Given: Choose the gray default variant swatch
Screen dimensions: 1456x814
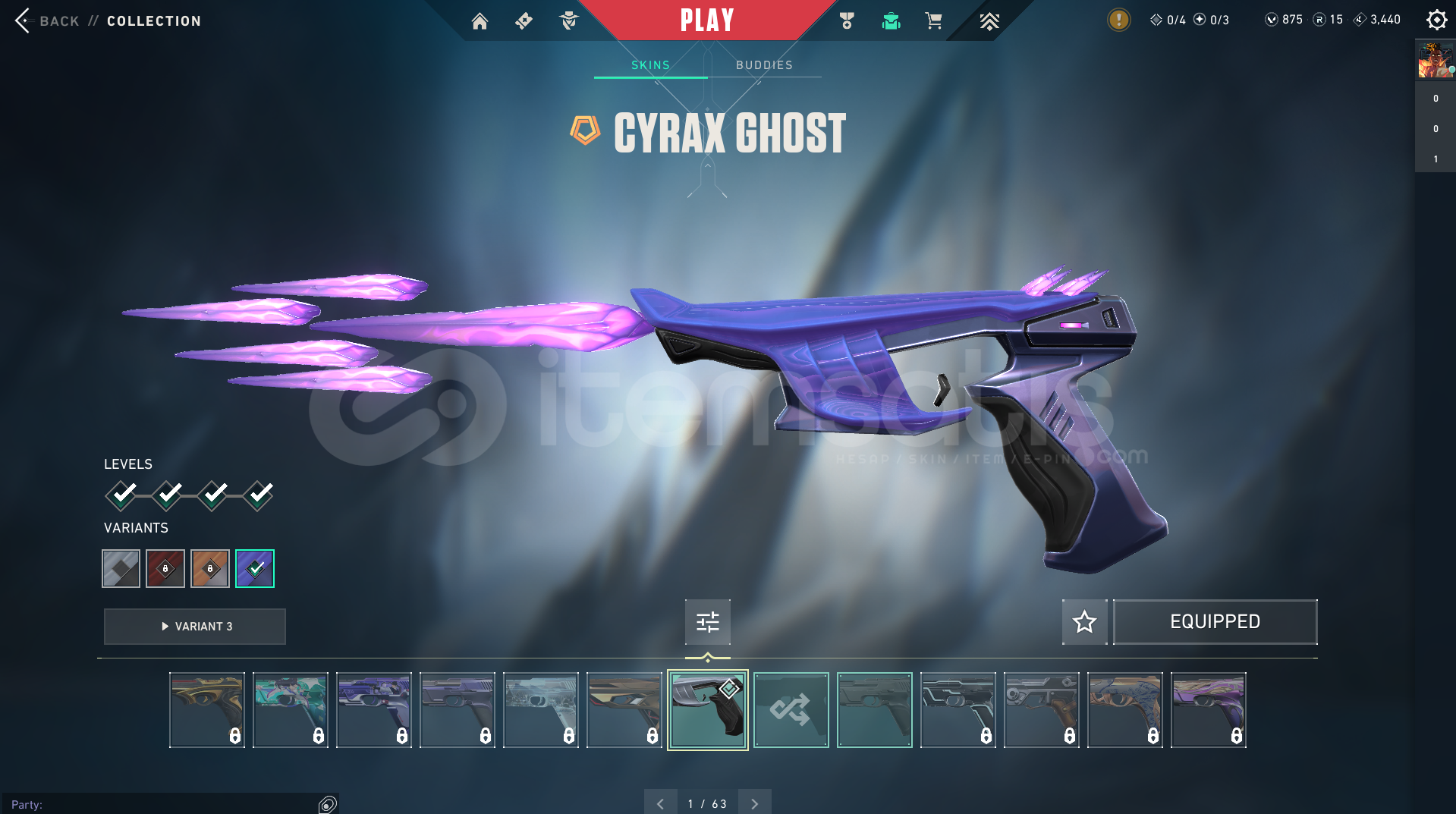Looking at the screenshot, I should tap(121, 568).
